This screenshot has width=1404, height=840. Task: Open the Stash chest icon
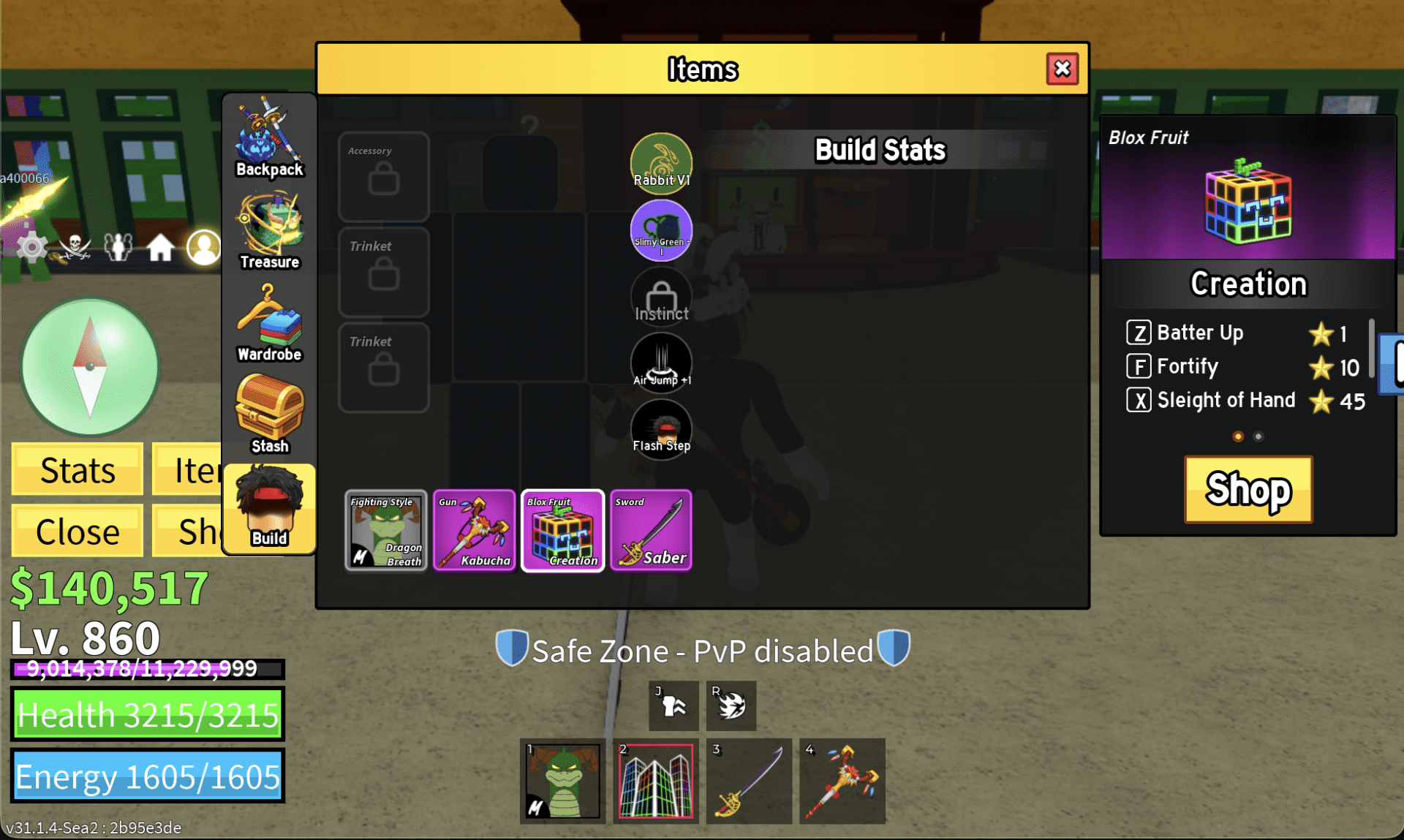[x=268, y=413]
